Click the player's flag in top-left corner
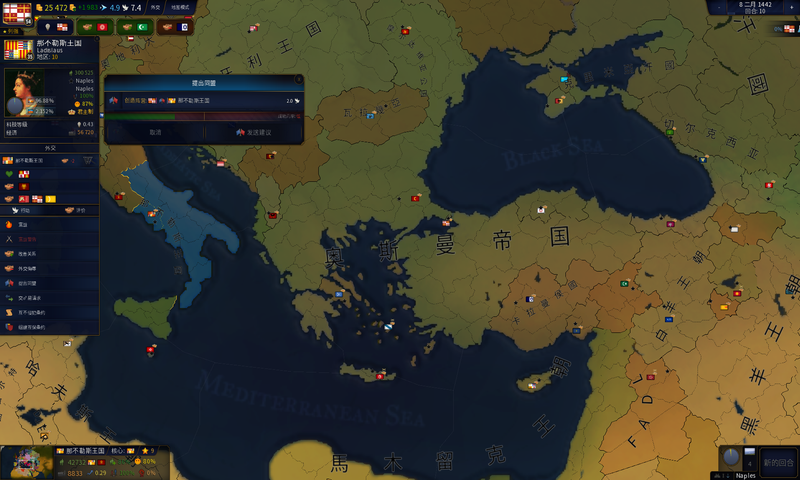This screenshot has height=480, width=800. [x=17, y=13]
